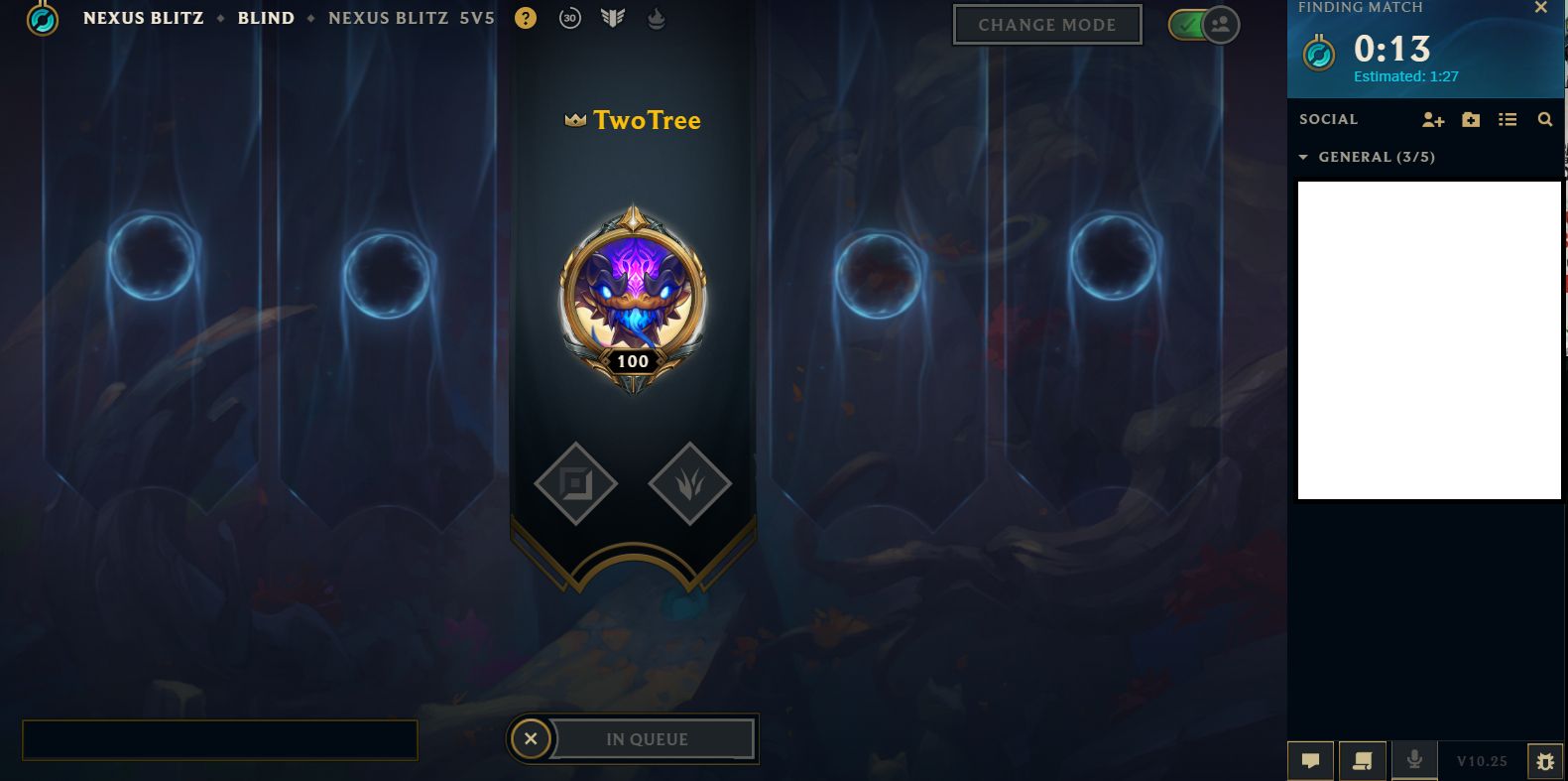1568x781 pixels.
Task: Mute the microphone icon at the bottom
Action: pos(1413,760)
